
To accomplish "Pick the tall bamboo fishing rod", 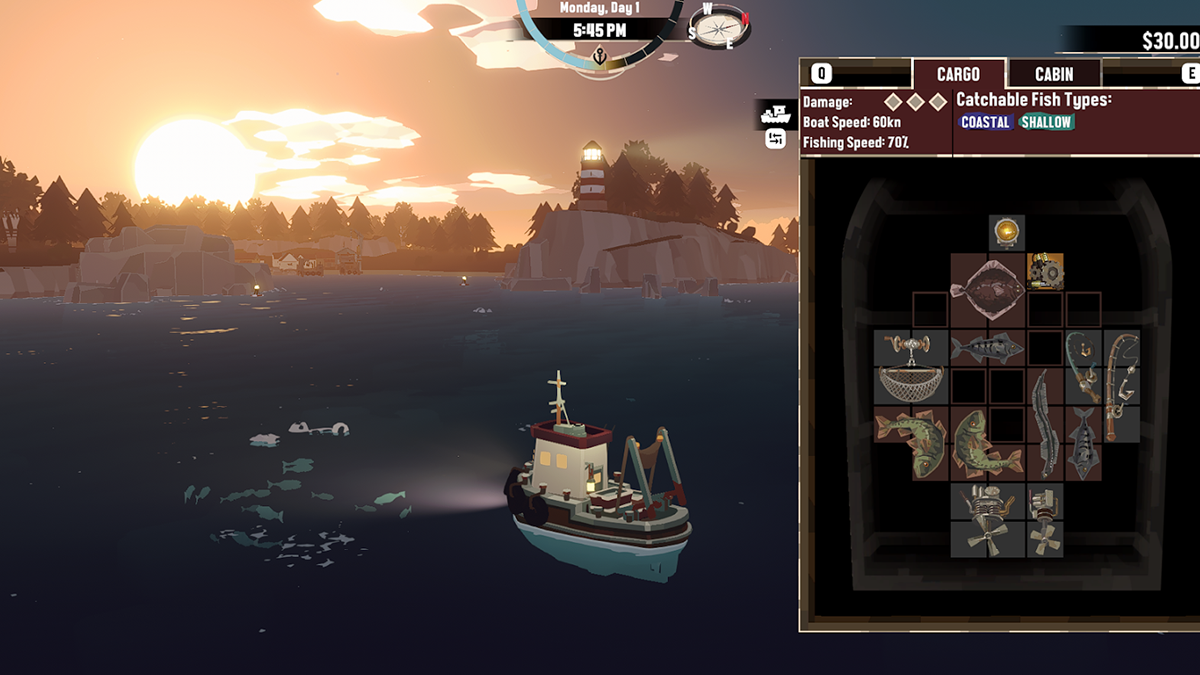I will (1121, 384).
